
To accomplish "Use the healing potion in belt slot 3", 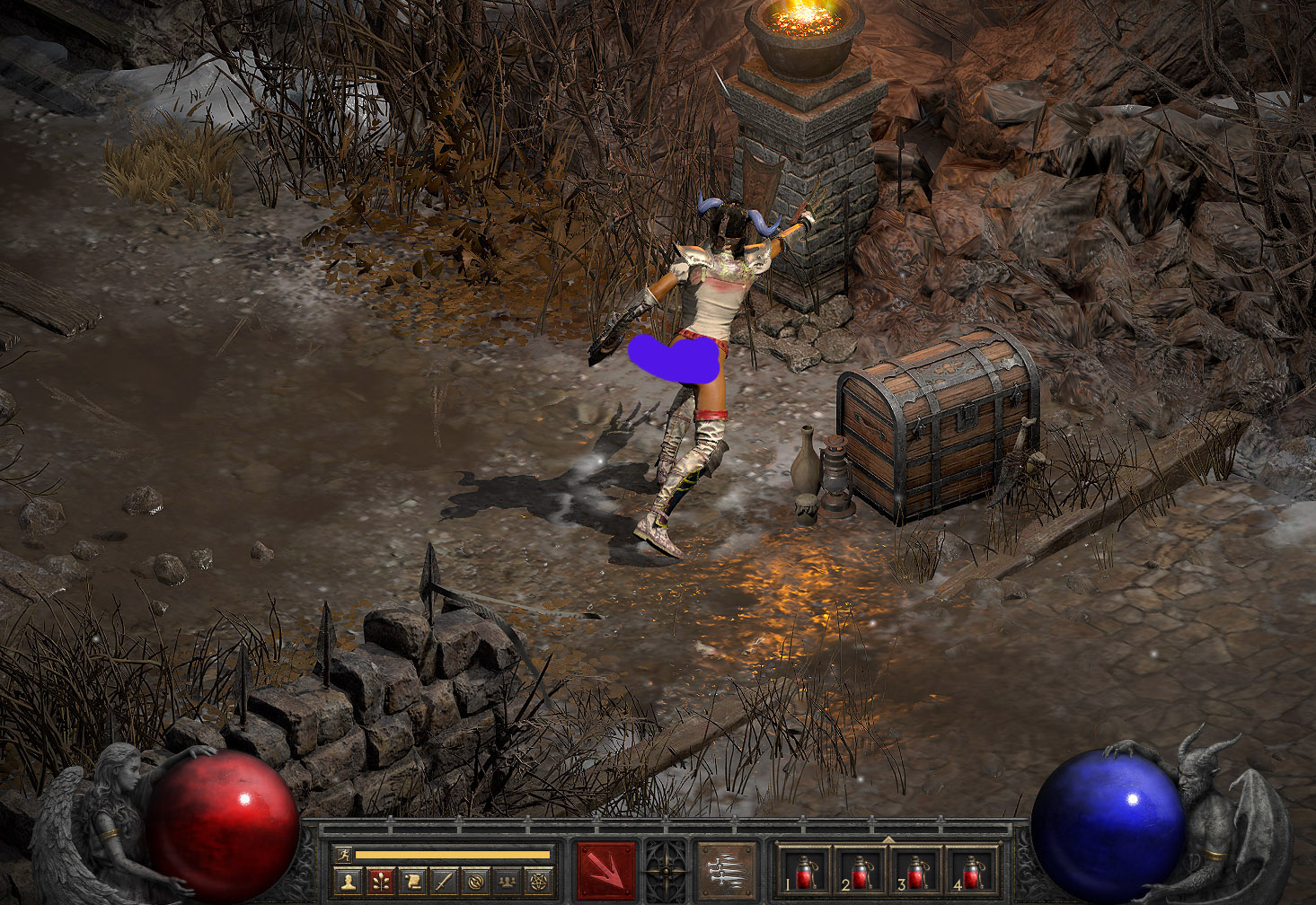I will (x=915, y=872).
